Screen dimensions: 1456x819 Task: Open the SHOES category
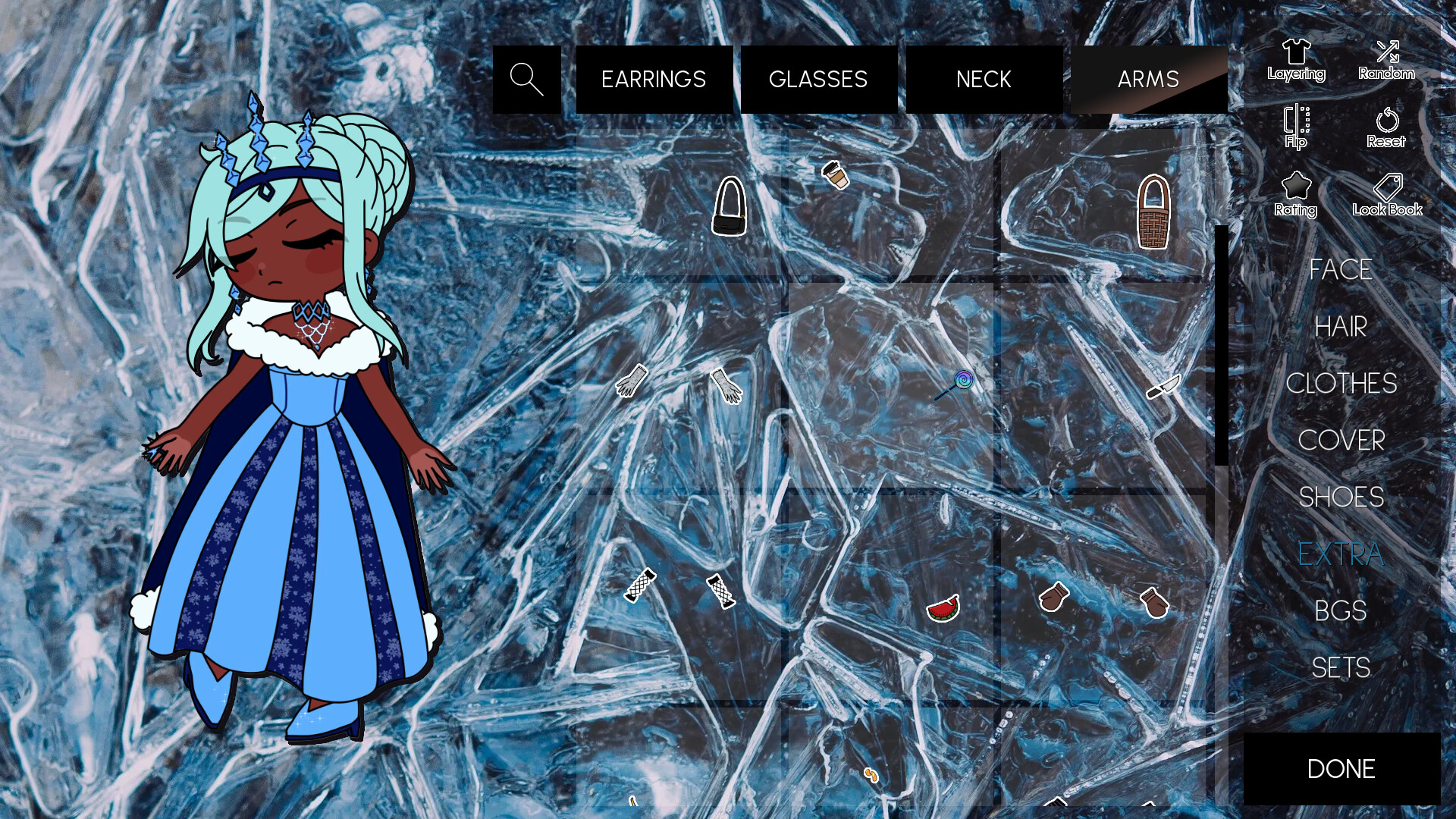click(x=1343, y=497)
